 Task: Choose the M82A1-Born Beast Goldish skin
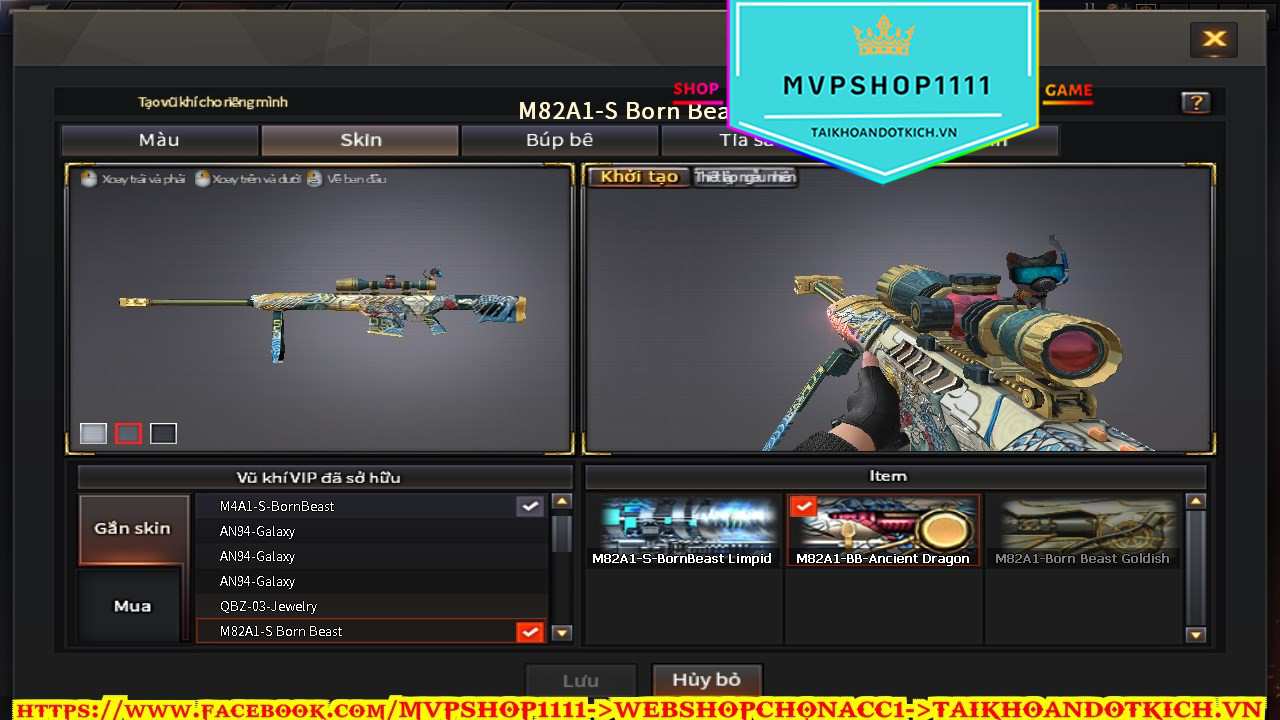click(1082, 532)
